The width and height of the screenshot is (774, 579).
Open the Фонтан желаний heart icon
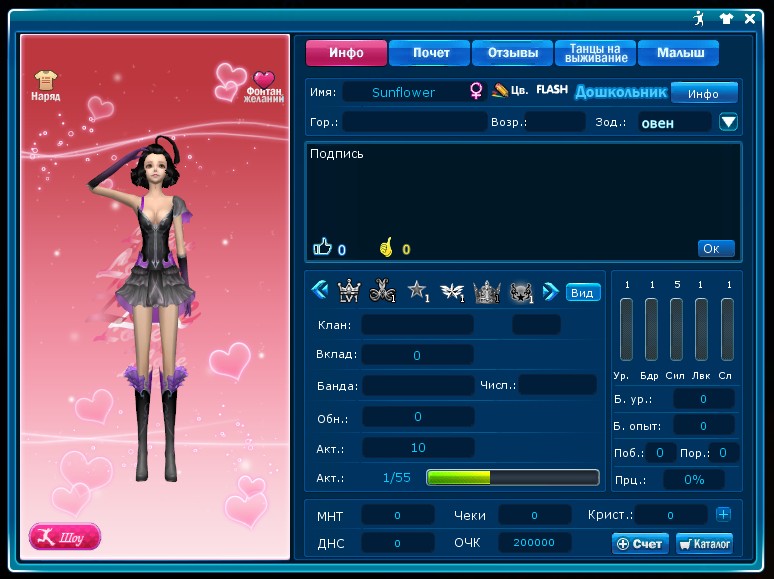(x=264, y=86)
